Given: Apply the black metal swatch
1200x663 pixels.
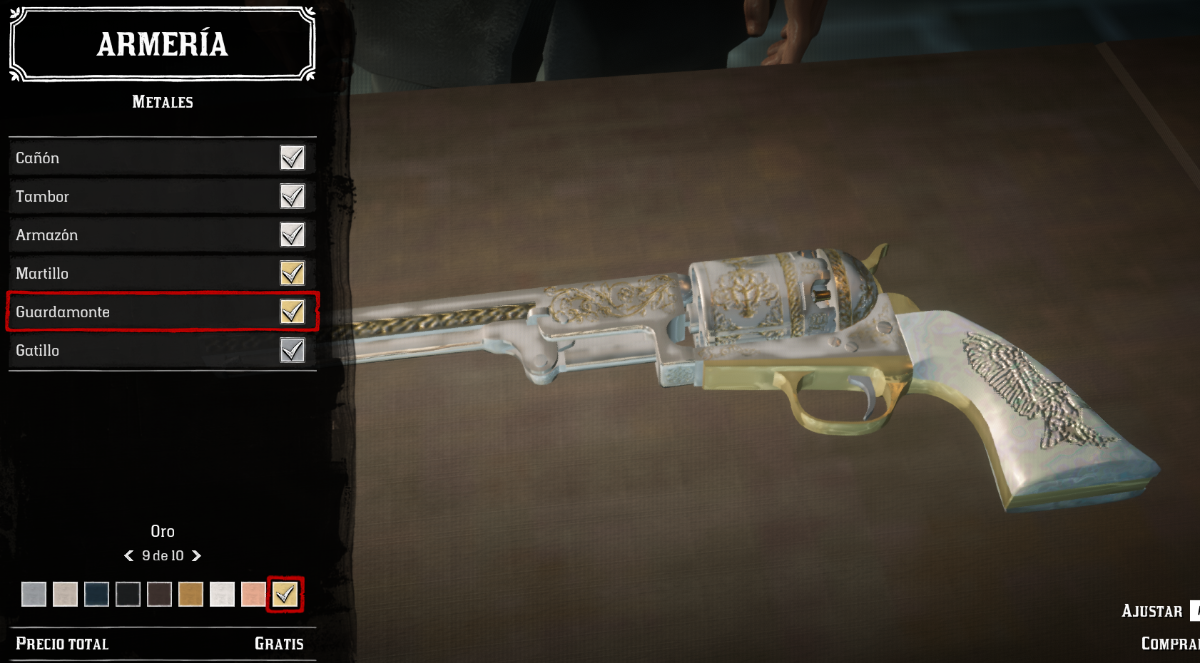Looking at the screenshot, I should point(127,595).
